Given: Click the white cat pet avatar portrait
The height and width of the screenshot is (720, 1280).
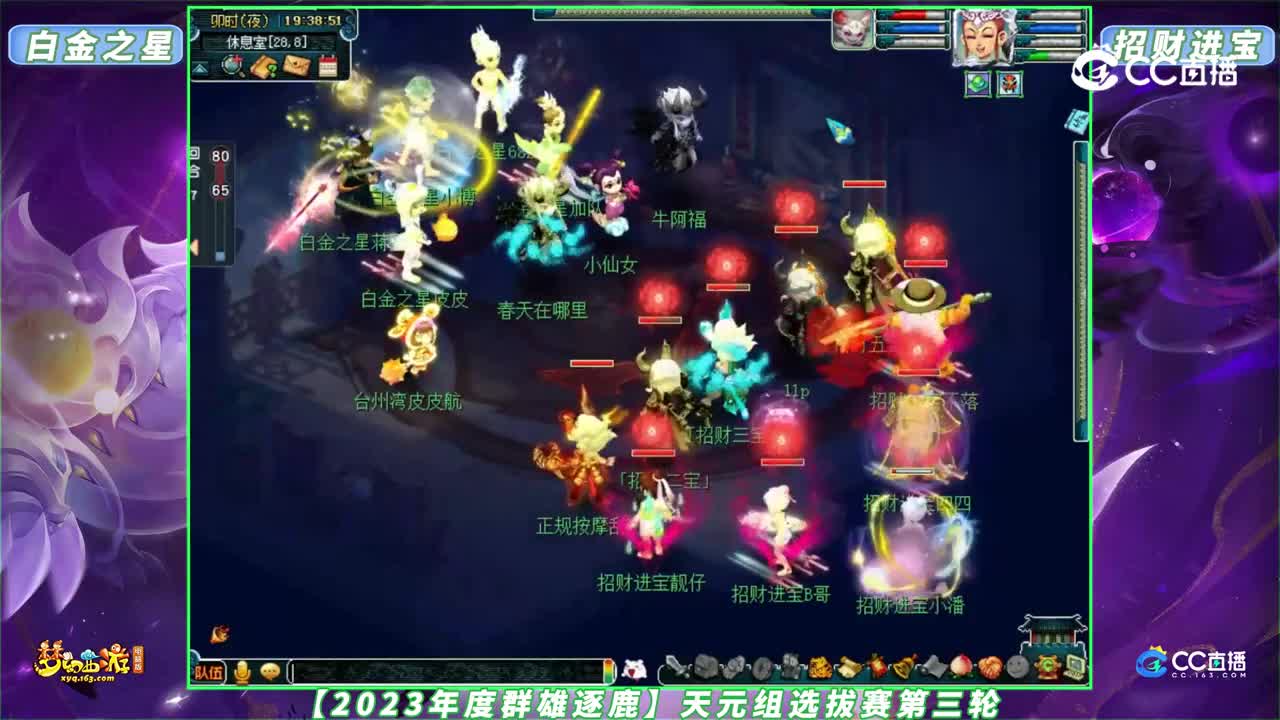Looking at the screenshot, I should [x=852, y=28].
